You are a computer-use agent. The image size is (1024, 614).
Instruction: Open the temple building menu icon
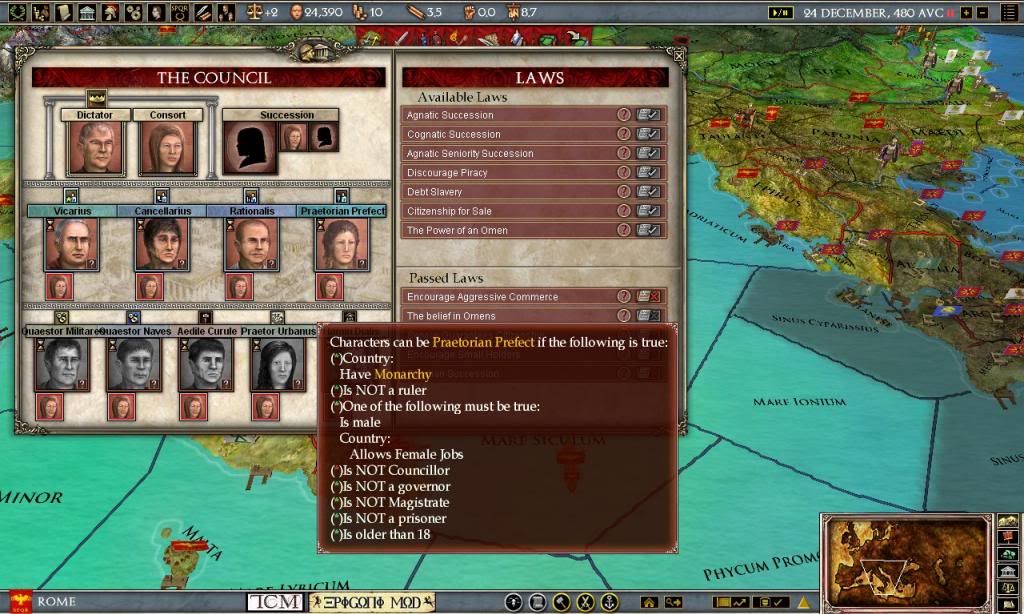coord(87,12)
